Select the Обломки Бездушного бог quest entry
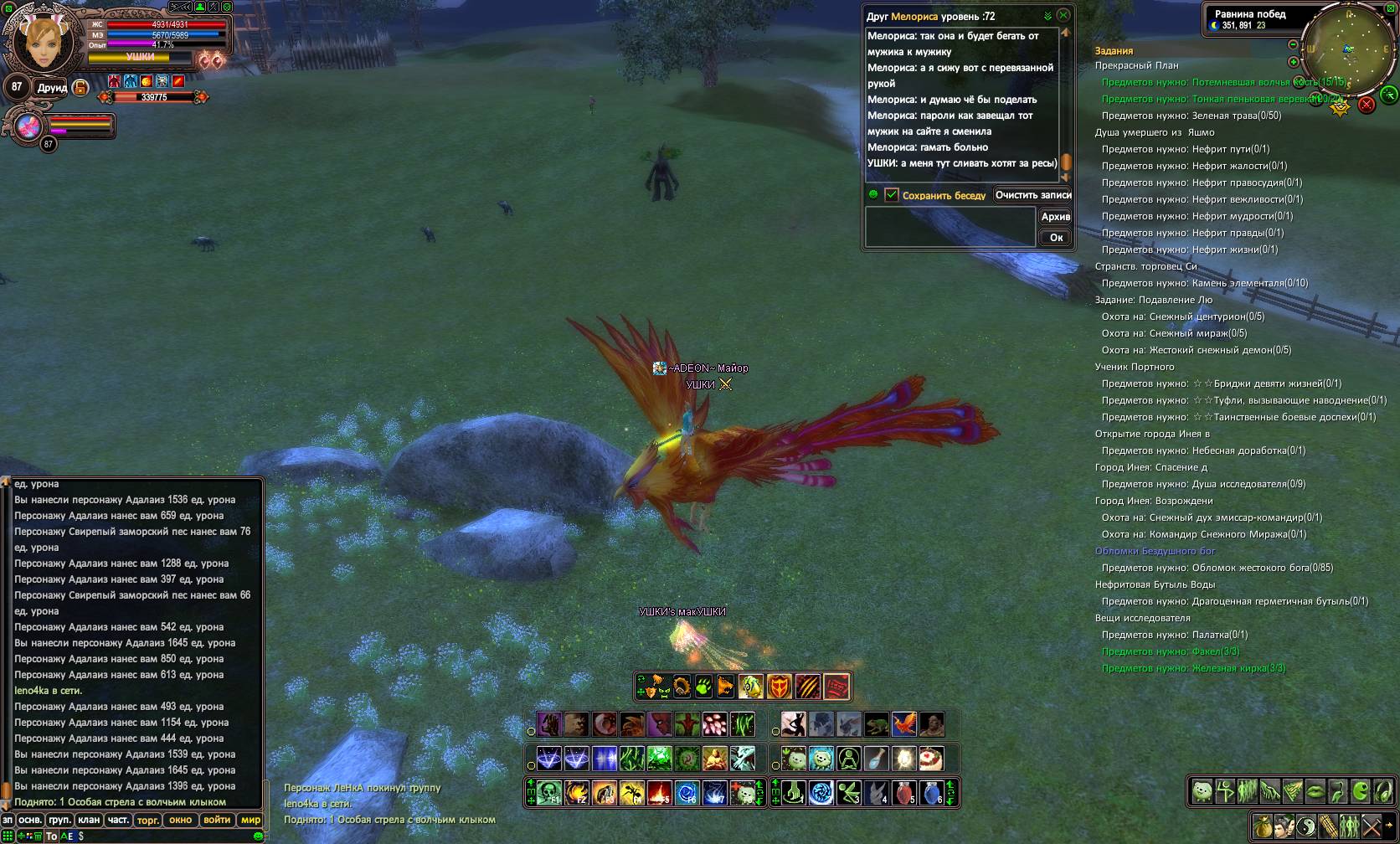Screen dimensions: 1400x844 click(1155, 551)
